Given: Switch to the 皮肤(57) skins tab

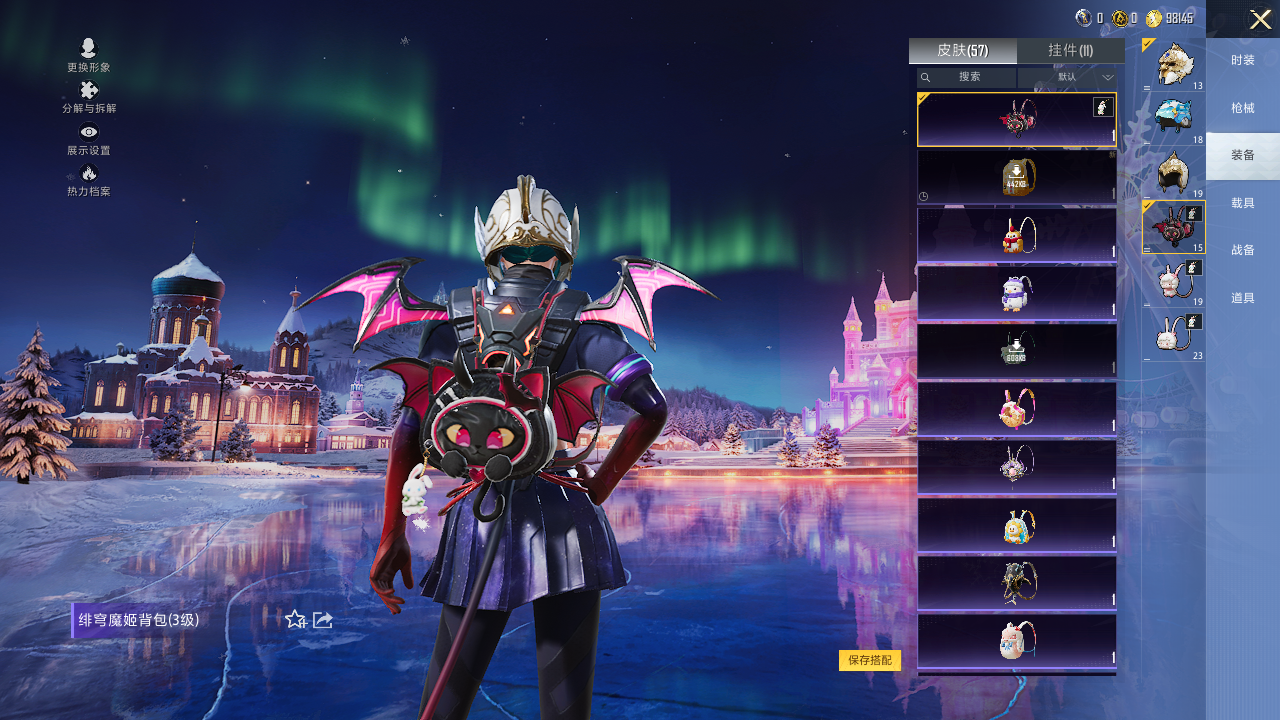Looking at the screenshot, I should 962,50.
